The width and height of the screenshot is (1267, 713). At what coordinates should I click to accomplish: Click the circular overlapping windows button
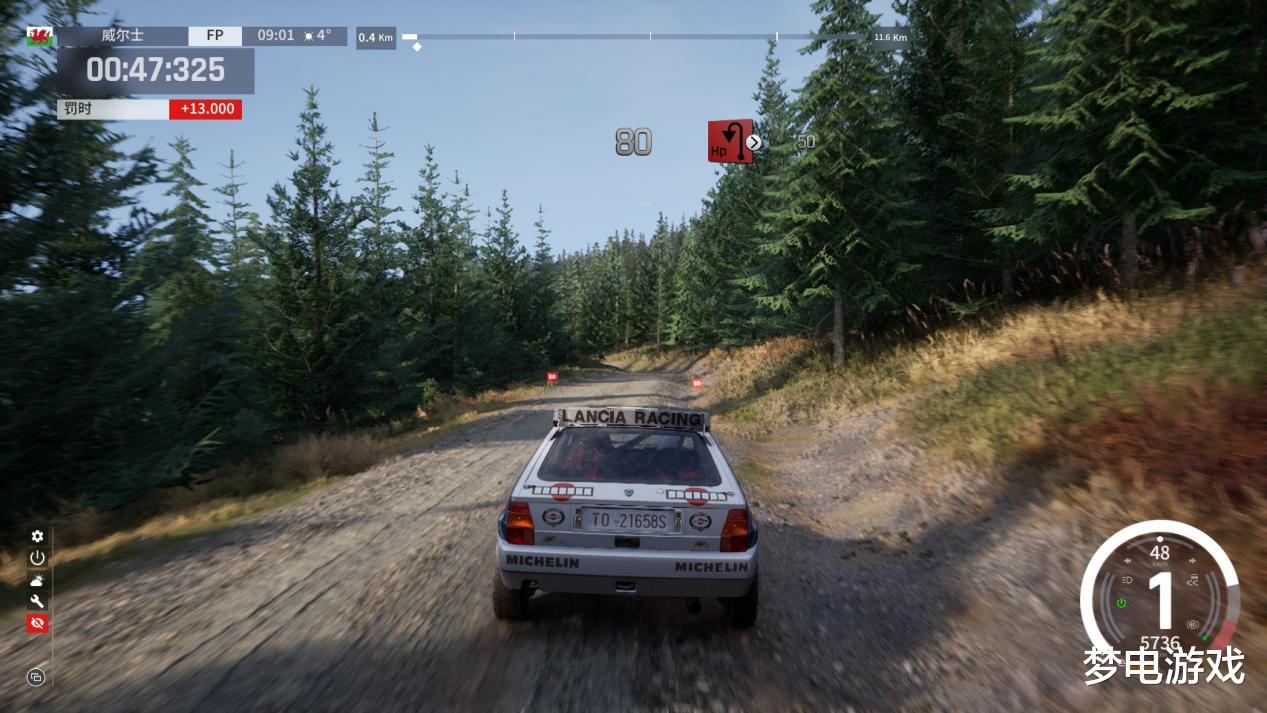(36, 677)
